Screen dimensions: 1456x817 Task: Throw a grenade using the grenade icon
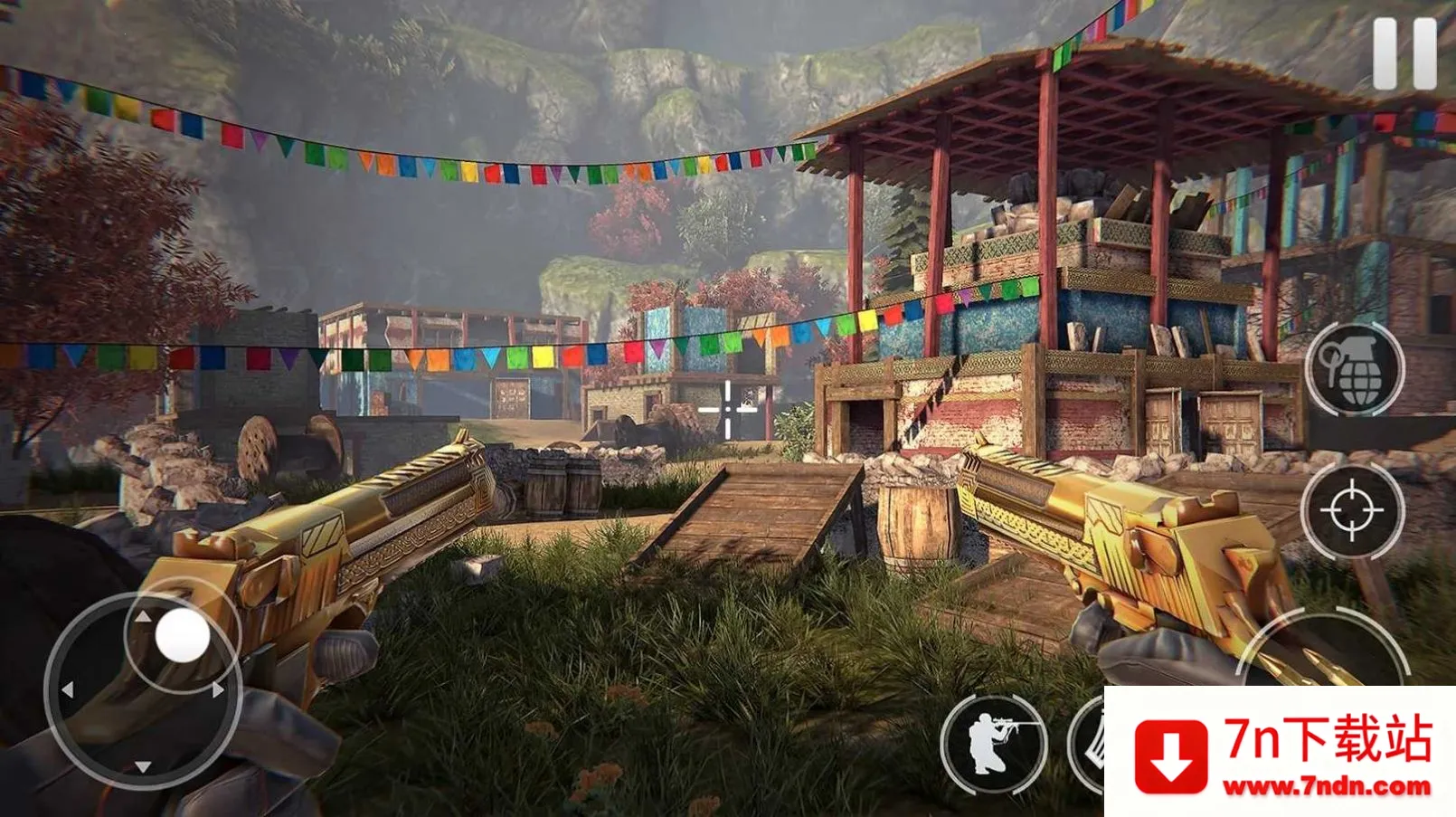1354,368
